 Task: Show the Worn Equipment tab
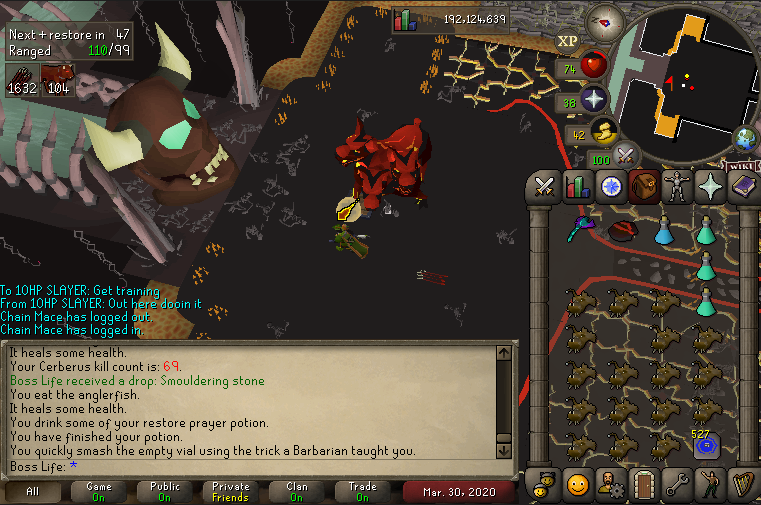(677, 186)
